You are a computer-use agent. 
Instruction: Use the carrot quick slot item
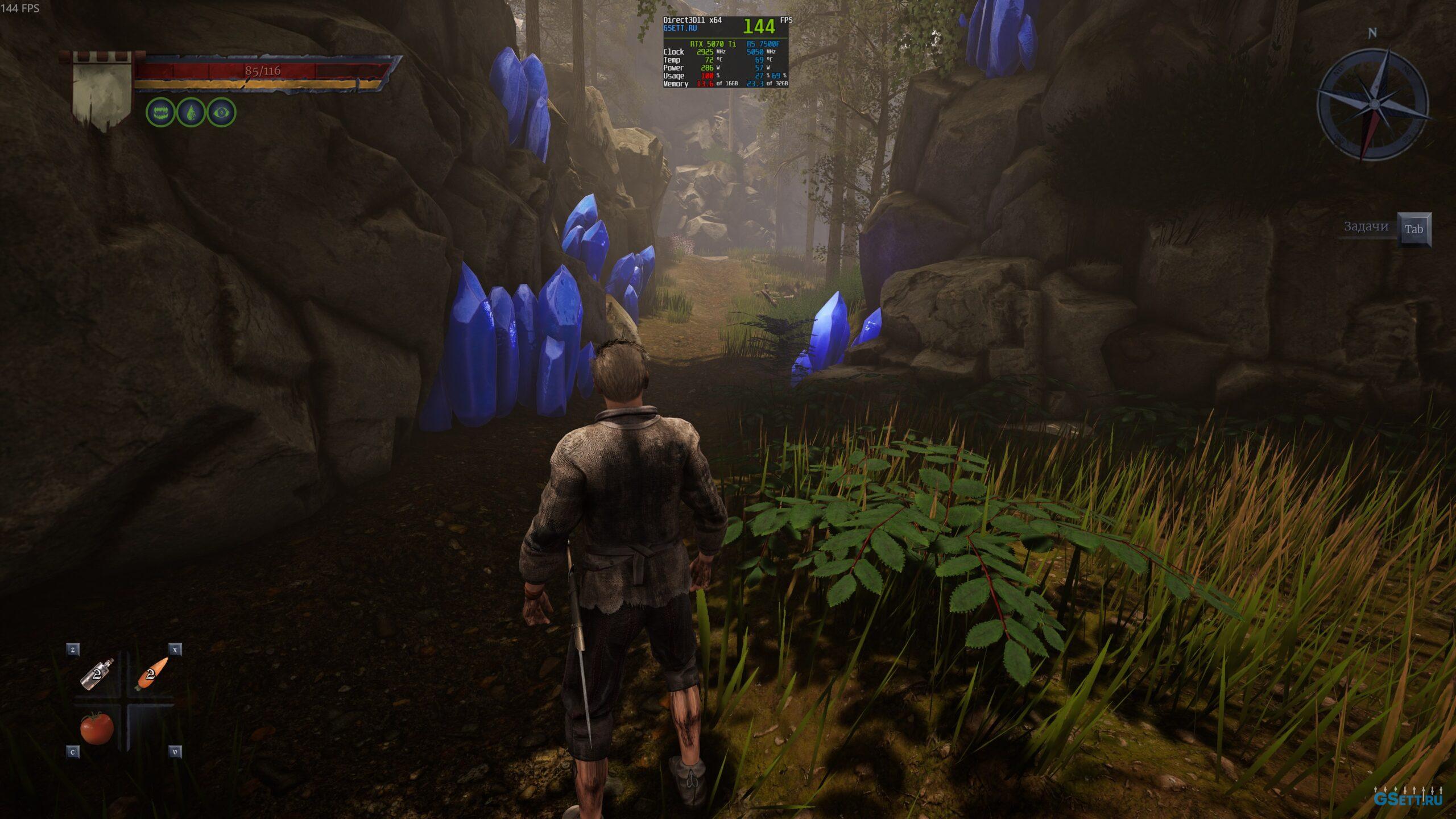point(151,674)
